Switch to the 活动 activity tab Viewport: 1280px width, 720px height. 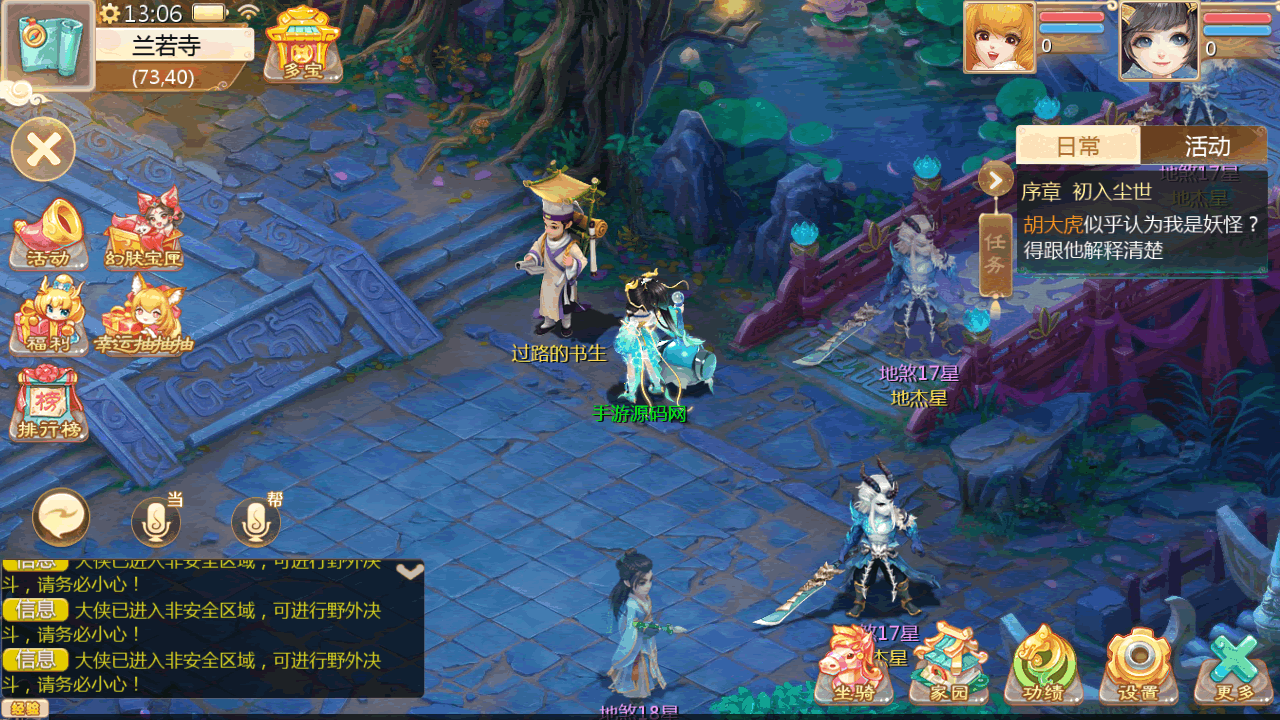(1206, 146)
